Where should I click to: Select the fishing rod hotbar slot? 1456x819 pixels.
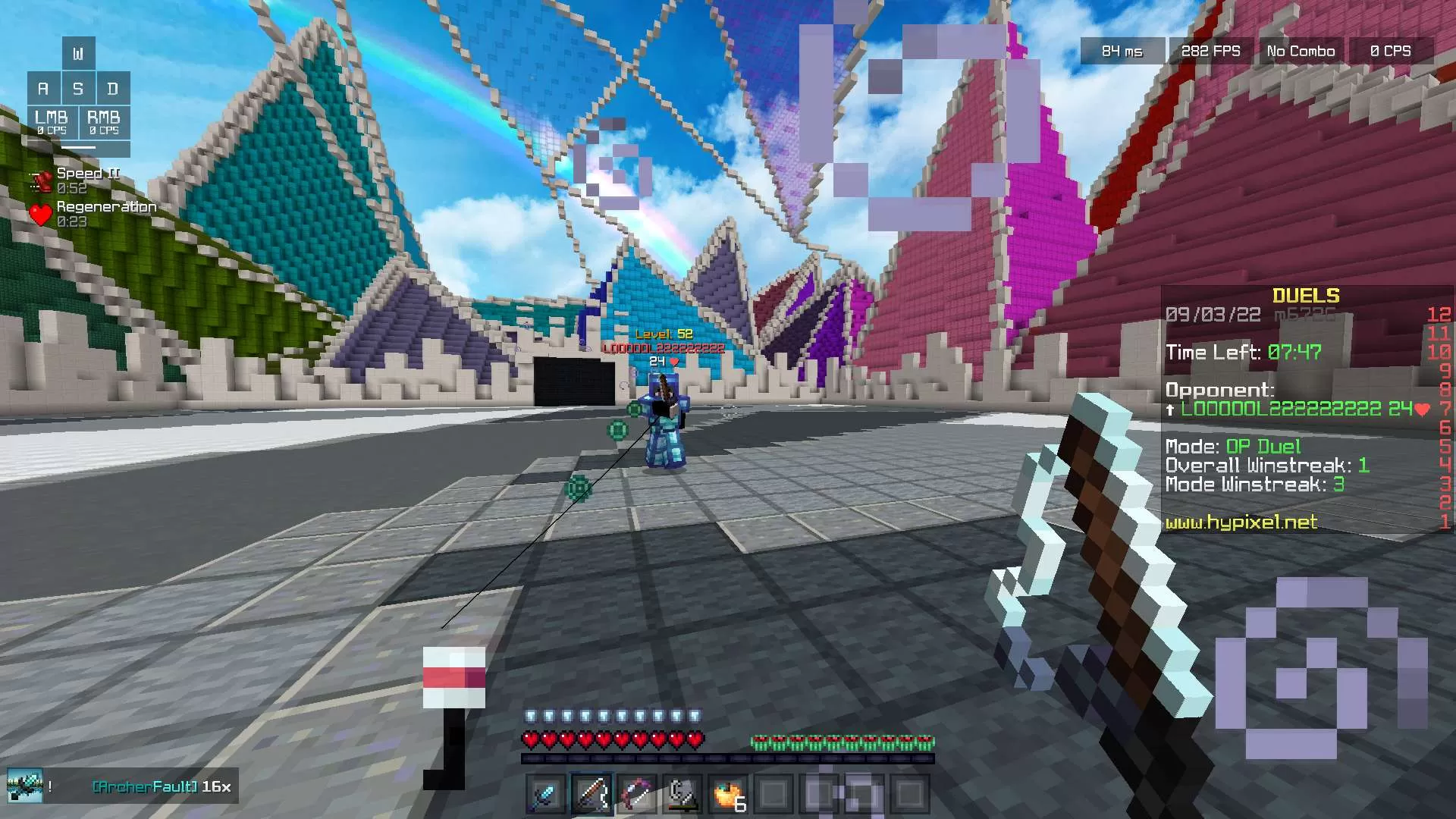point(591,795)
